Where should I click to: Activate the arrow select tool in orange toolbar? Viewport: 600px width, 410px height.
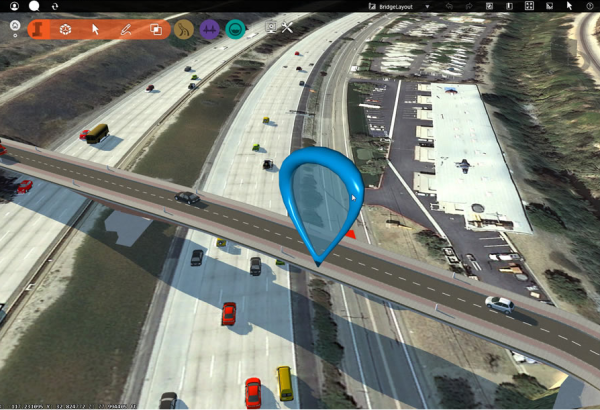tap(96, 30)
